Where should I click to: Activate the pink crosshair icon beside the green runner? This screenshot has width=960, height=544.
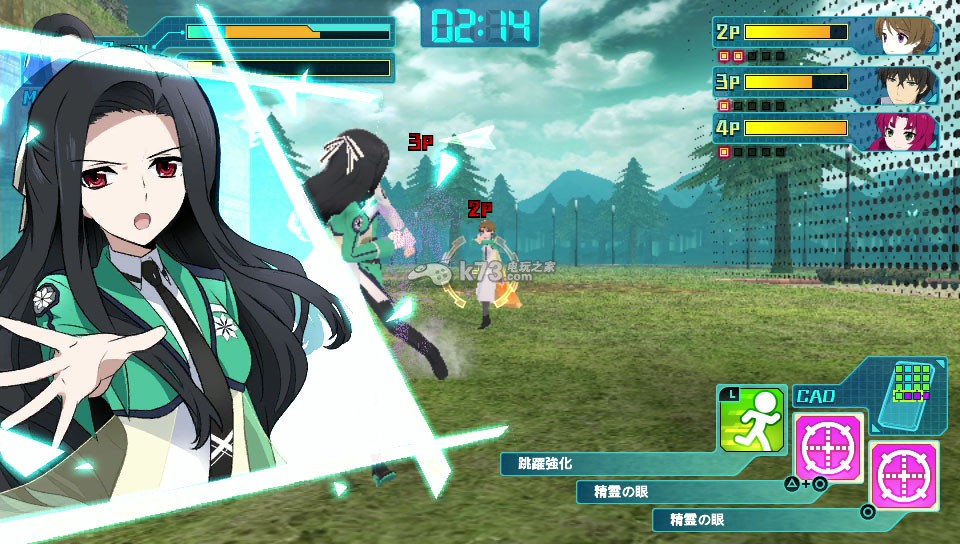click(829, 445)
